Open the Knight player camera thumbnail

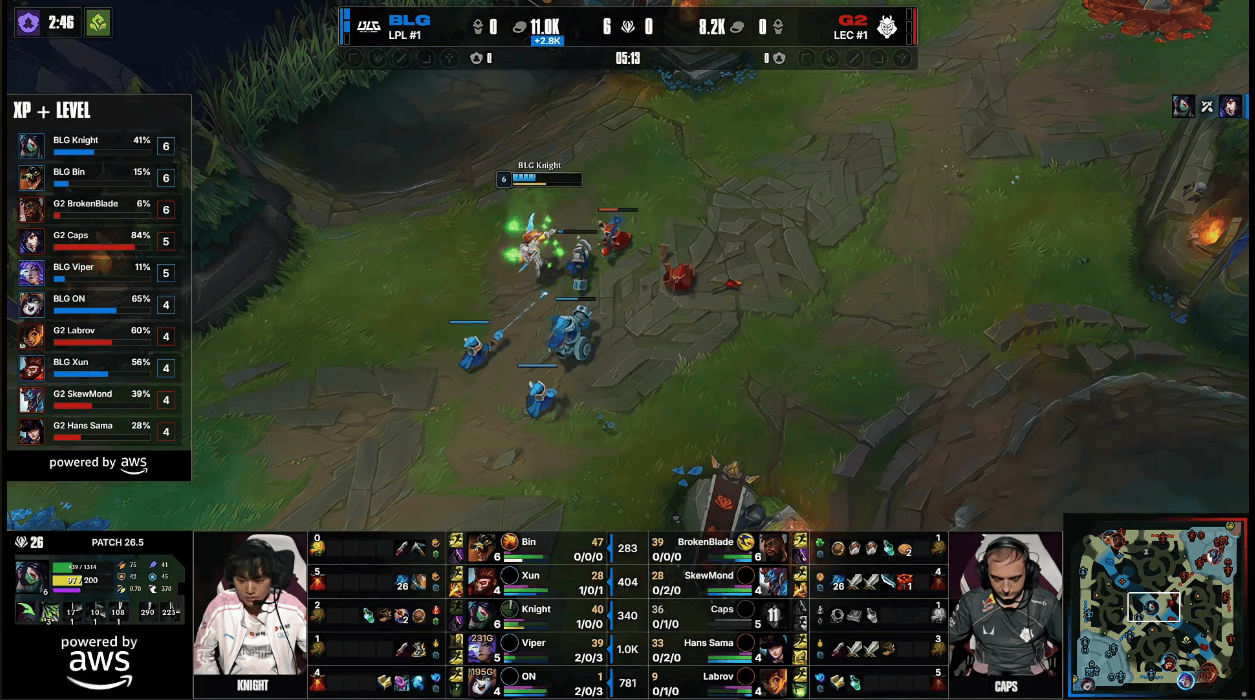coord(250,614)
